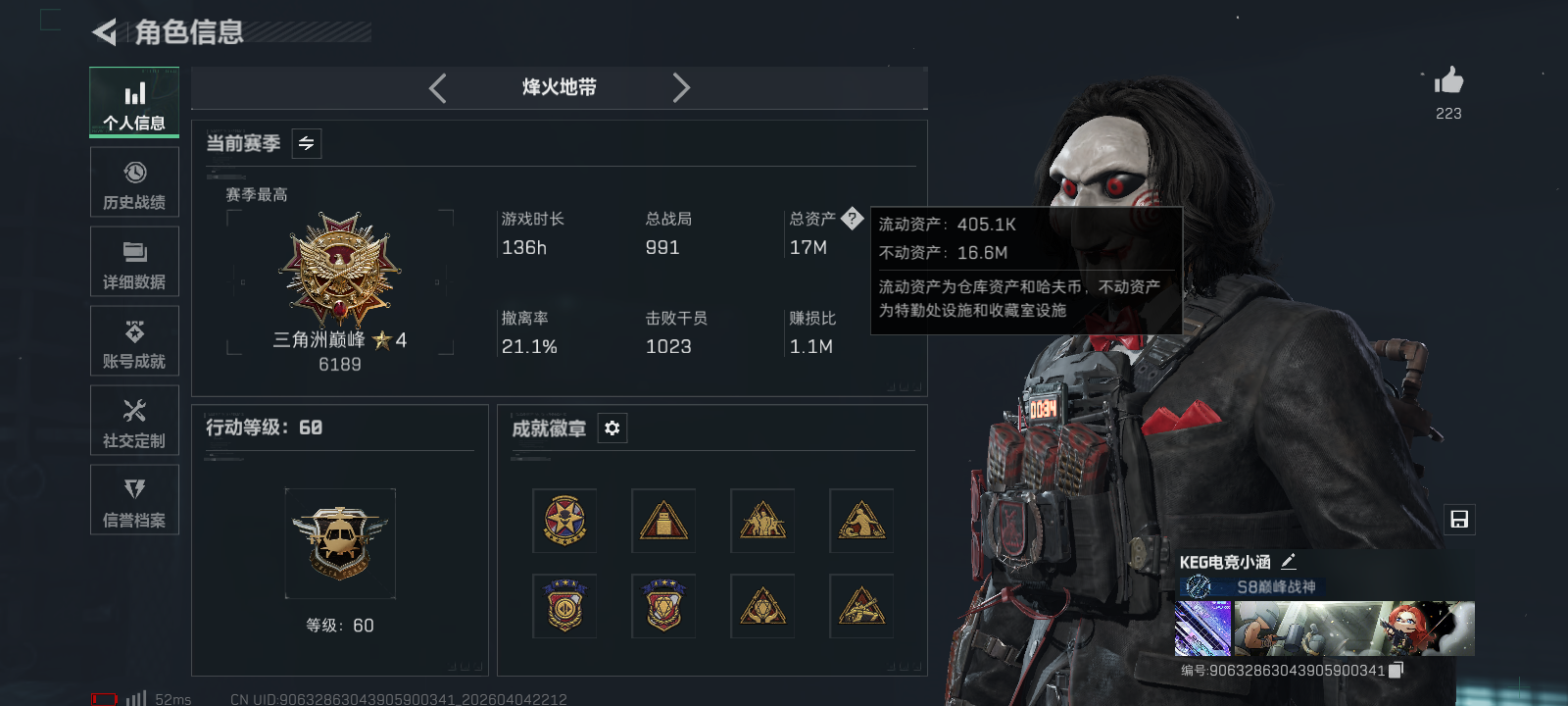This screenshot has width=1568, height=706.
Task: Click the save screenshot disk icon
Action: pyautogui.click(x=1460, y=520)
